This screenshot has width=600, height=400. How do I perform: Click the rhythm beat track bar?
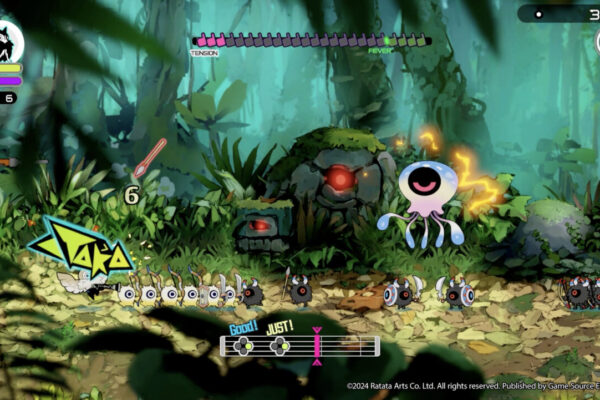pos(300,346)
